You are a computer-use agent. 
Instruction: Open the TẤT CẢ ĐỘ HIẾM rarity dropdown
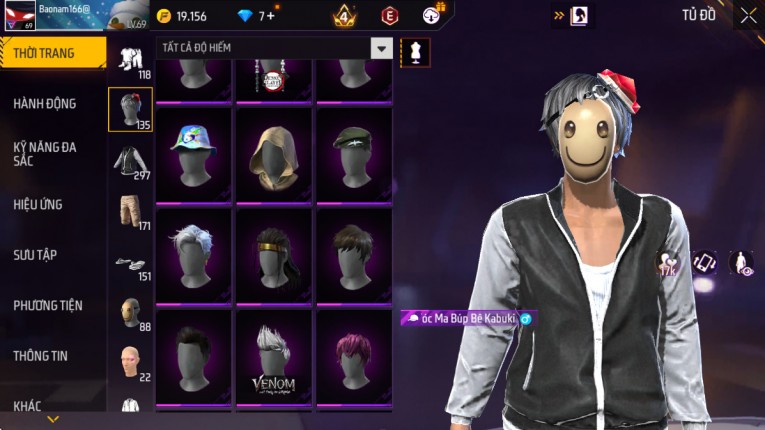coord(381,48)
